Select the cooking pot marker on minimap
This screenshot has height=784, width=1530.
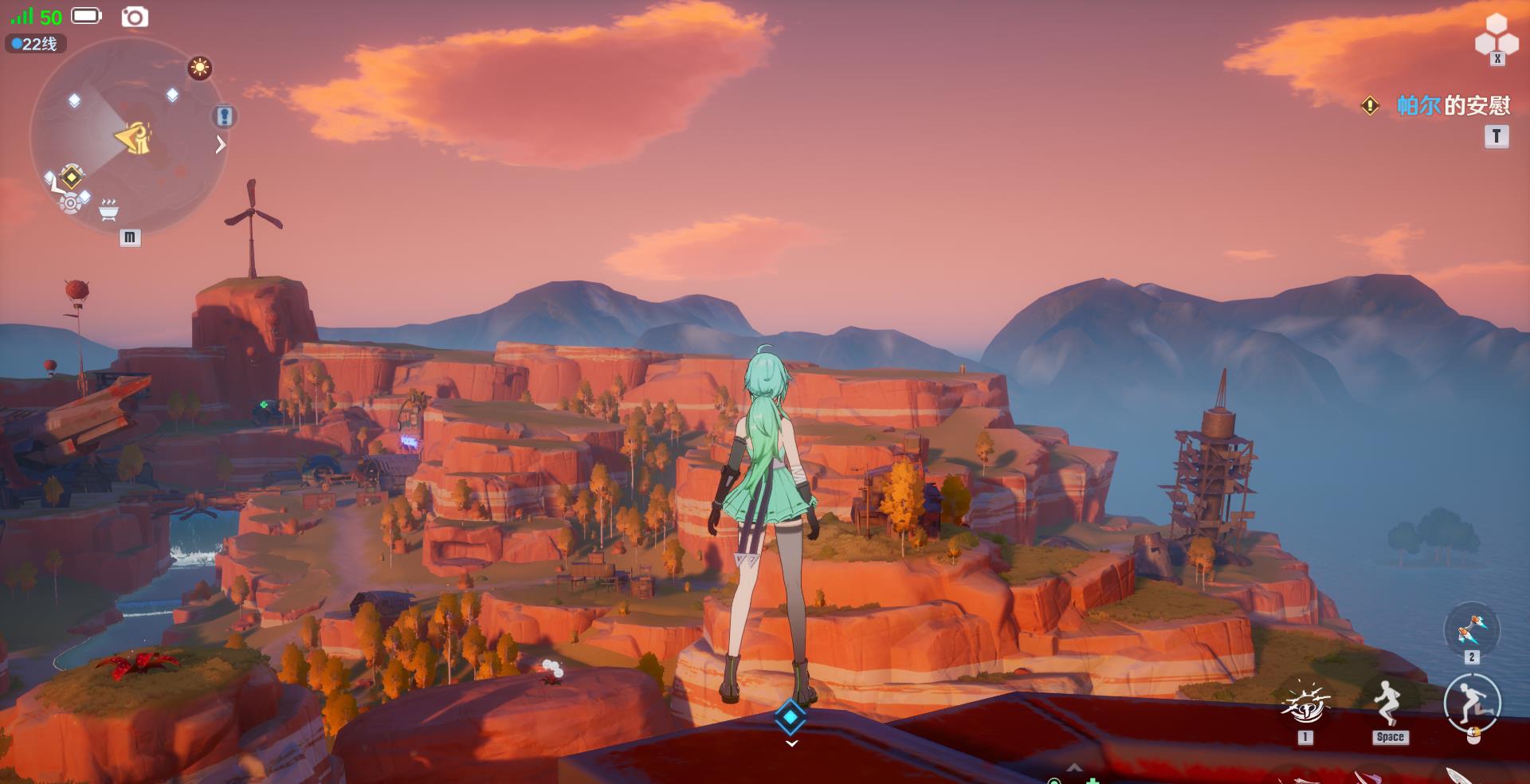click(x=108, y=210)
